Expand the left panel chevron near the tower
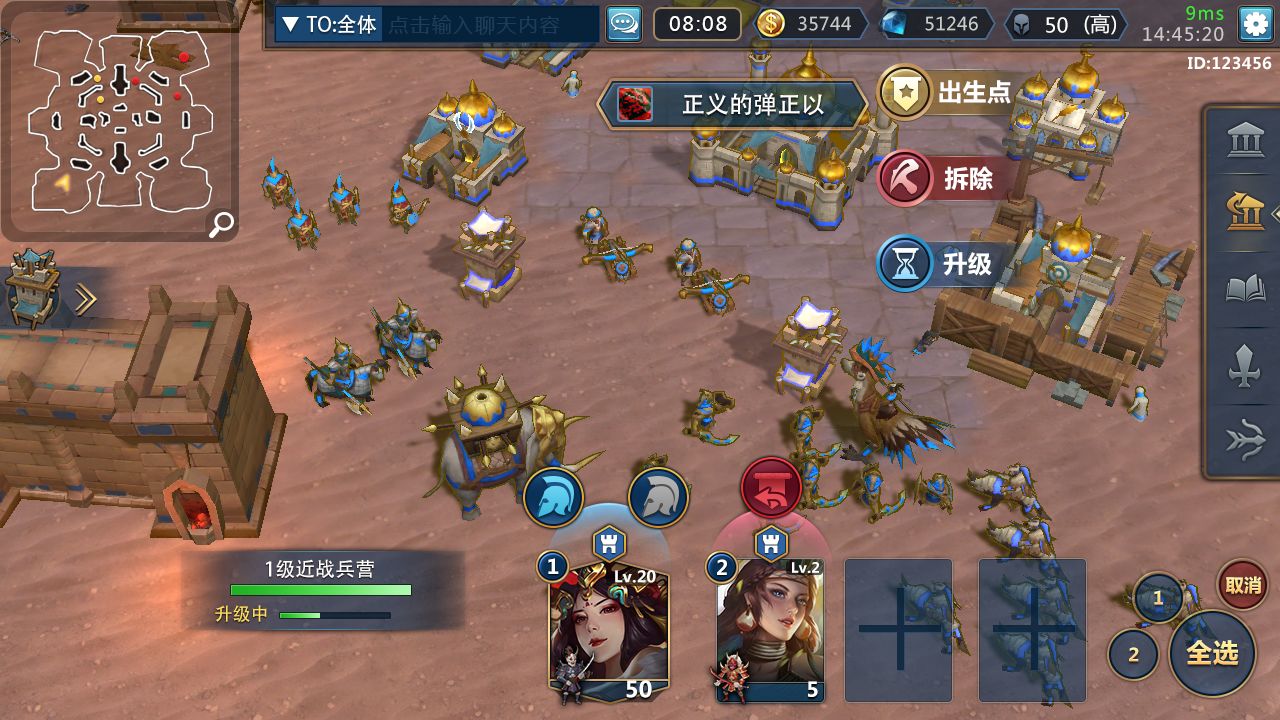Screen dimensions: 1280x720 [x=87, y=296]
